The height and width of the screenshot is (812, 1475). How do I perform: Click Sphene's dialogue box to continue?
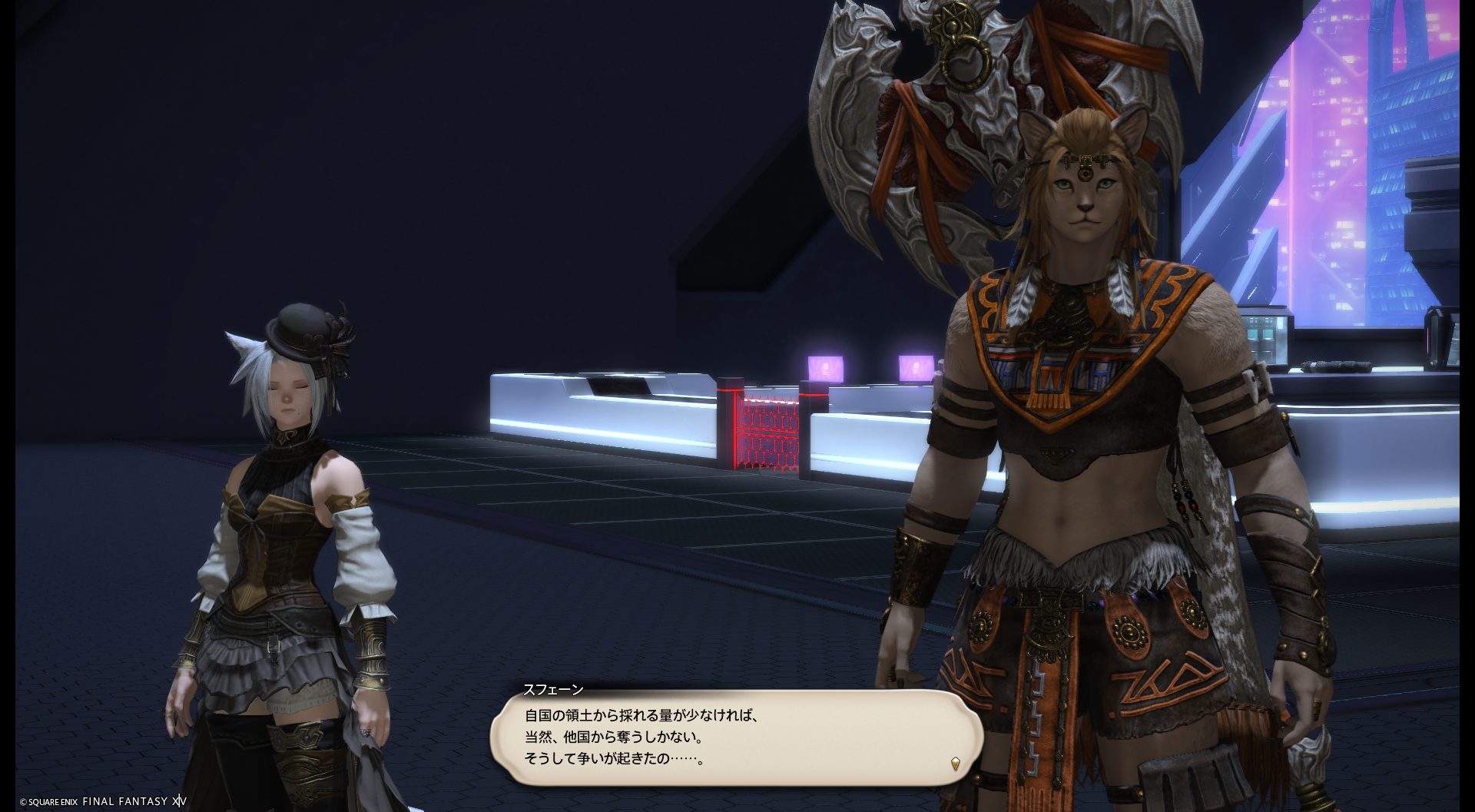(x=736, y=737)
